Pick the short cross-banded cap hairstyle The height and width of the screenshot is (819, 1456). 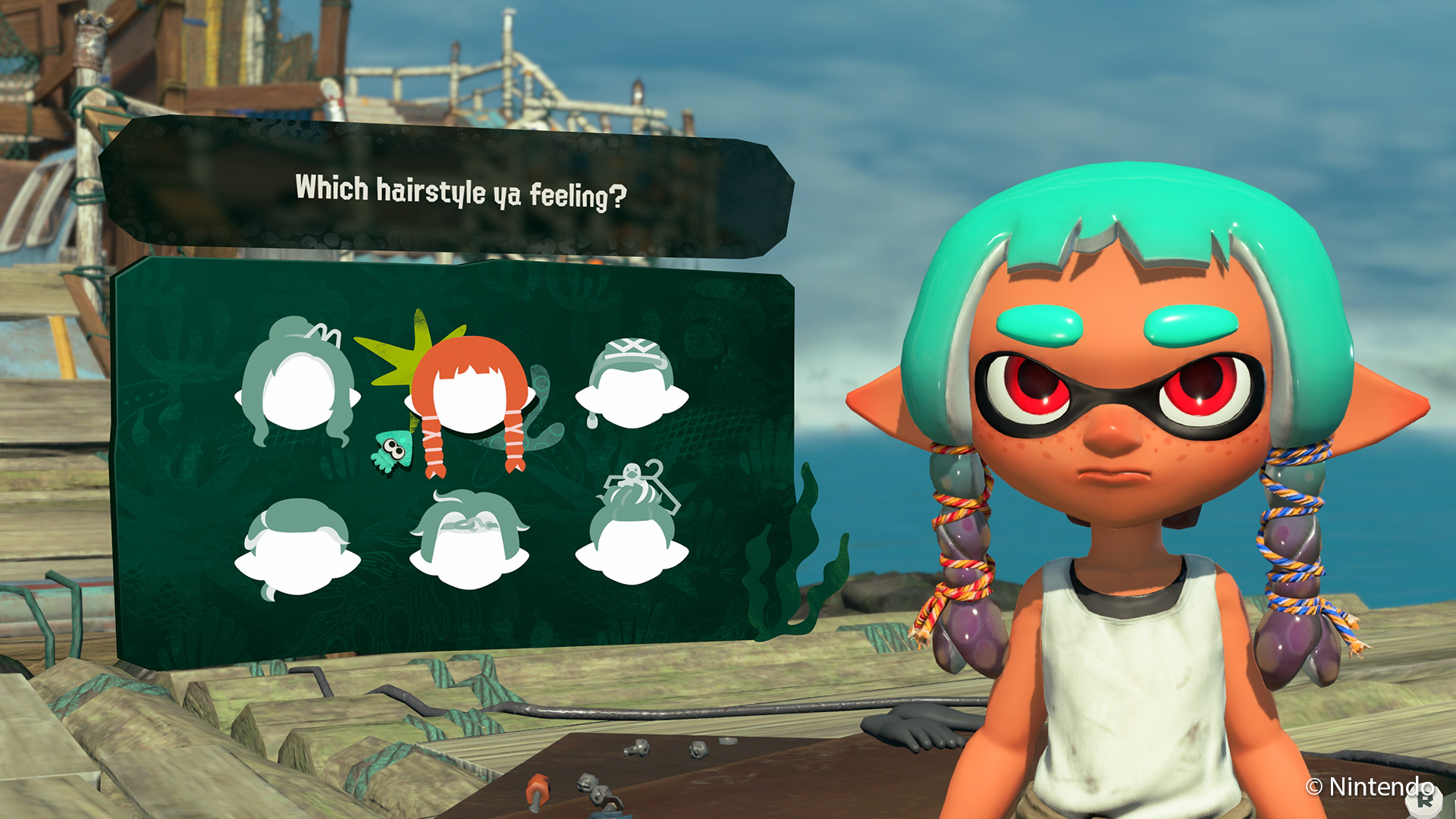(632, 384)
